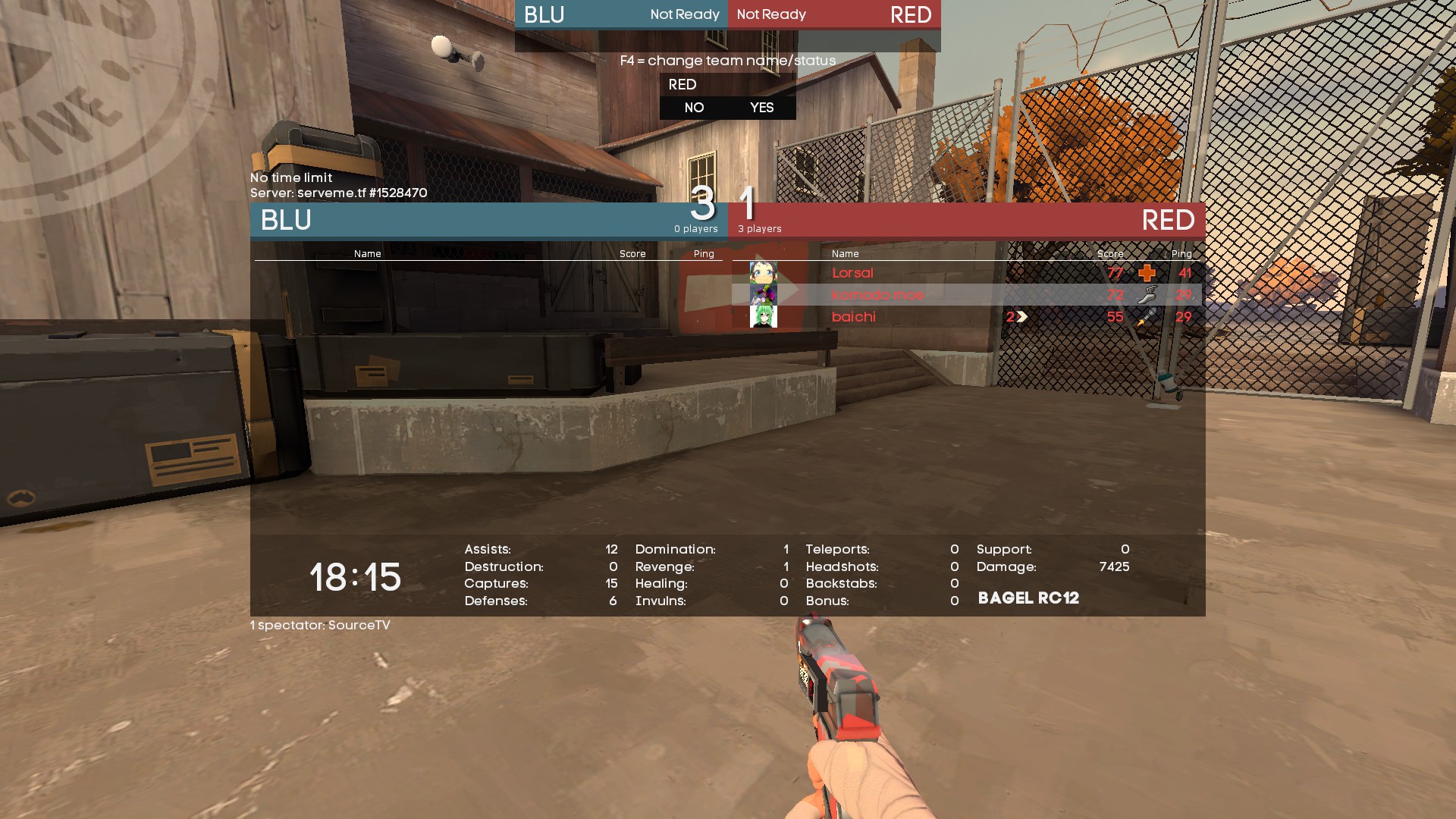The width and height of the screenshot is (1456, 819).
Task: Choose NO for RED ready status
Action: (x=694, y=108)
